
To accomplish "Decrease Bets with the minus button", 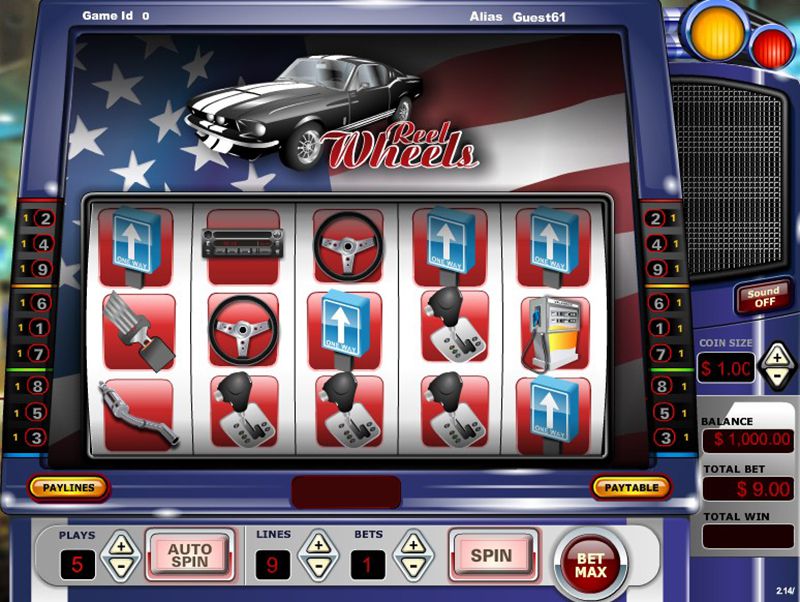I will click(412, 567).
